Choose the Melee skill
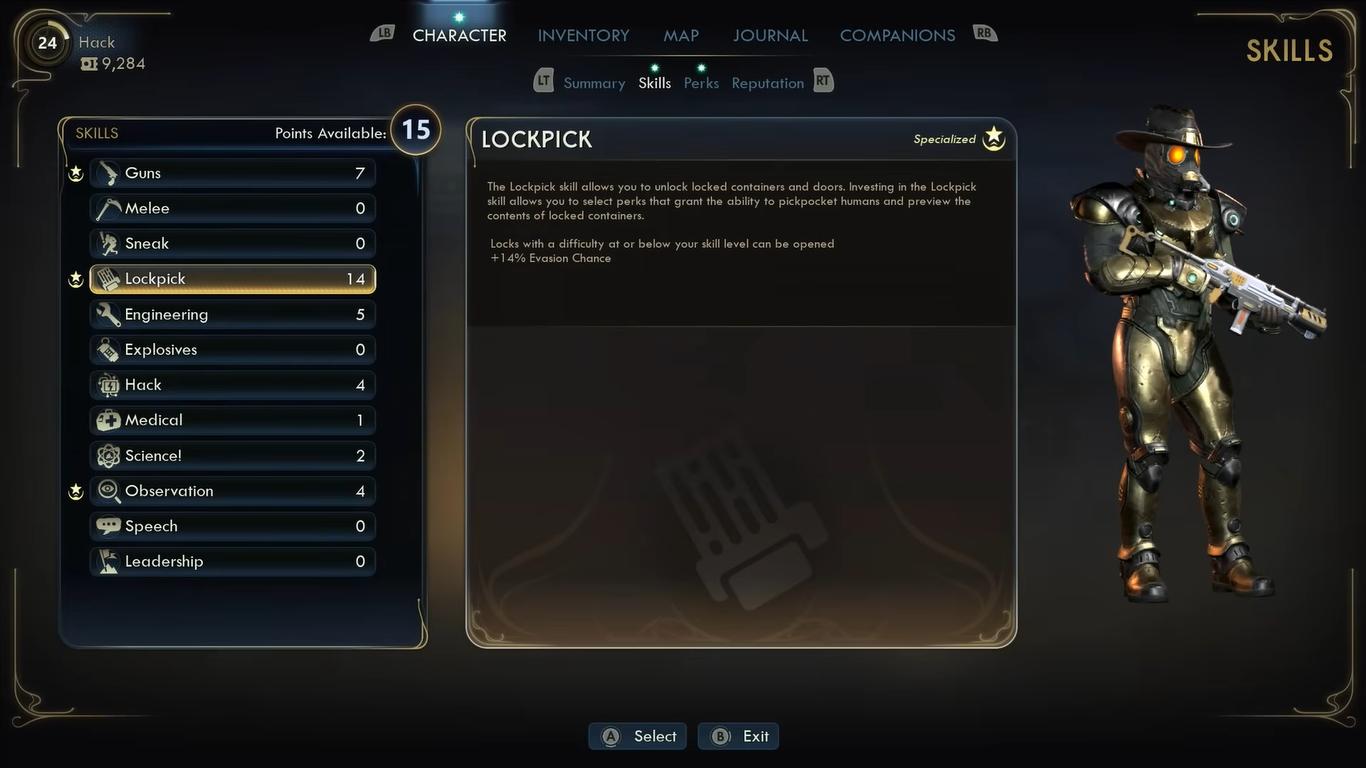The height and width of the screenshot is (768, 1366). click(x=232, y=208)
